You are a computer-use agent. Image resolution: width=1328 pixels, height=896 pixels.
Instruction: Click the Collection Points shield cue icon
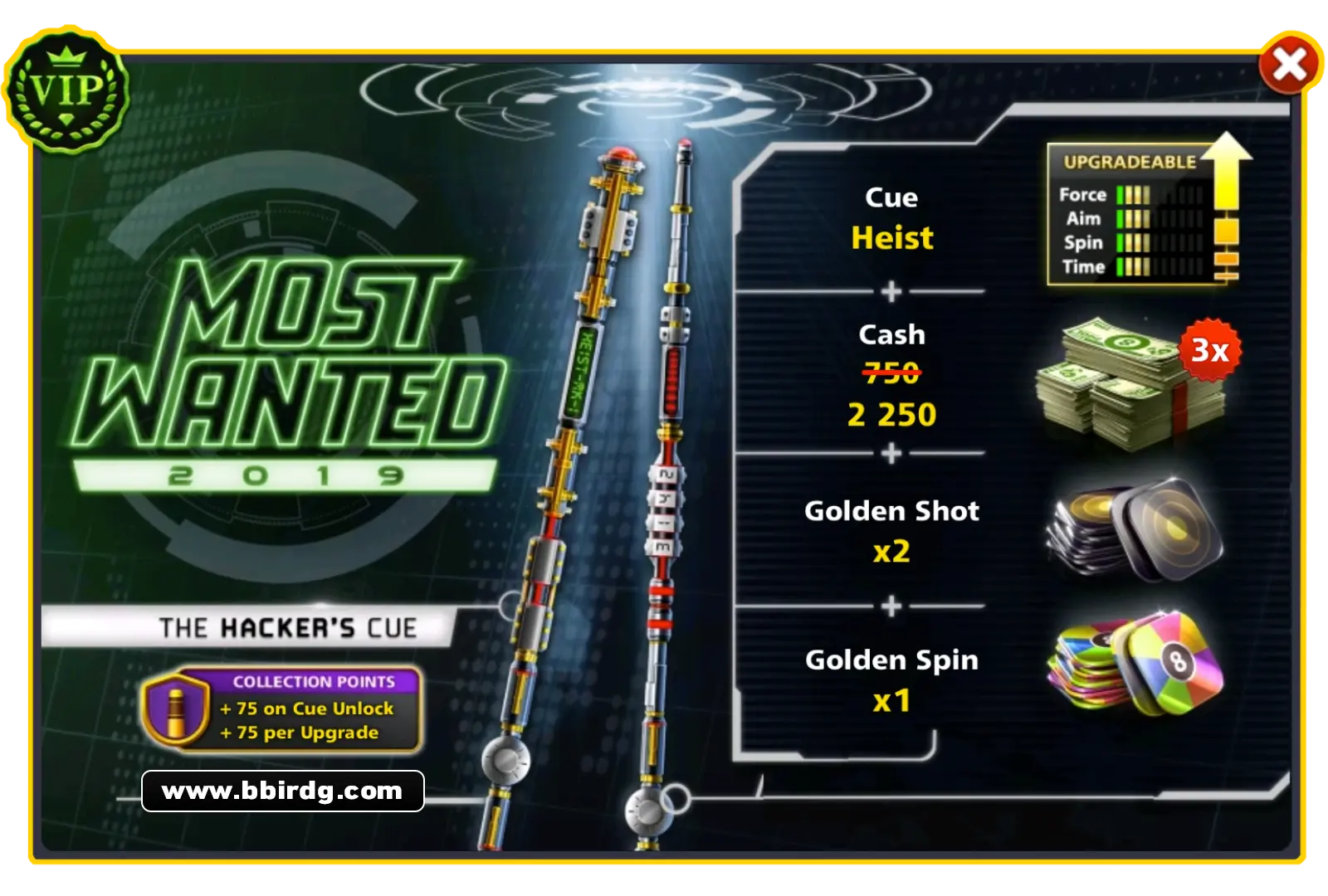[x=174, y=709]
